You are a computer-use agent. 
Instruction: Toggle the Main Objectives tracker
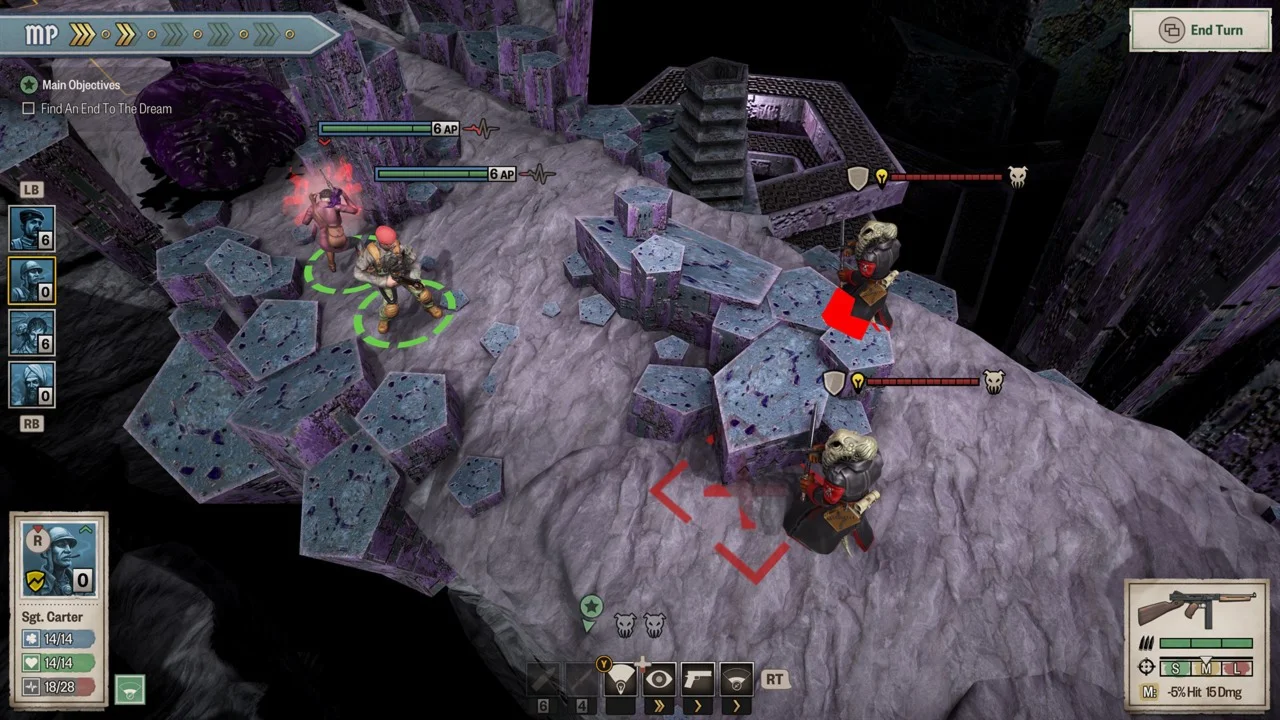pyautogui.click(x=30, y=85)
